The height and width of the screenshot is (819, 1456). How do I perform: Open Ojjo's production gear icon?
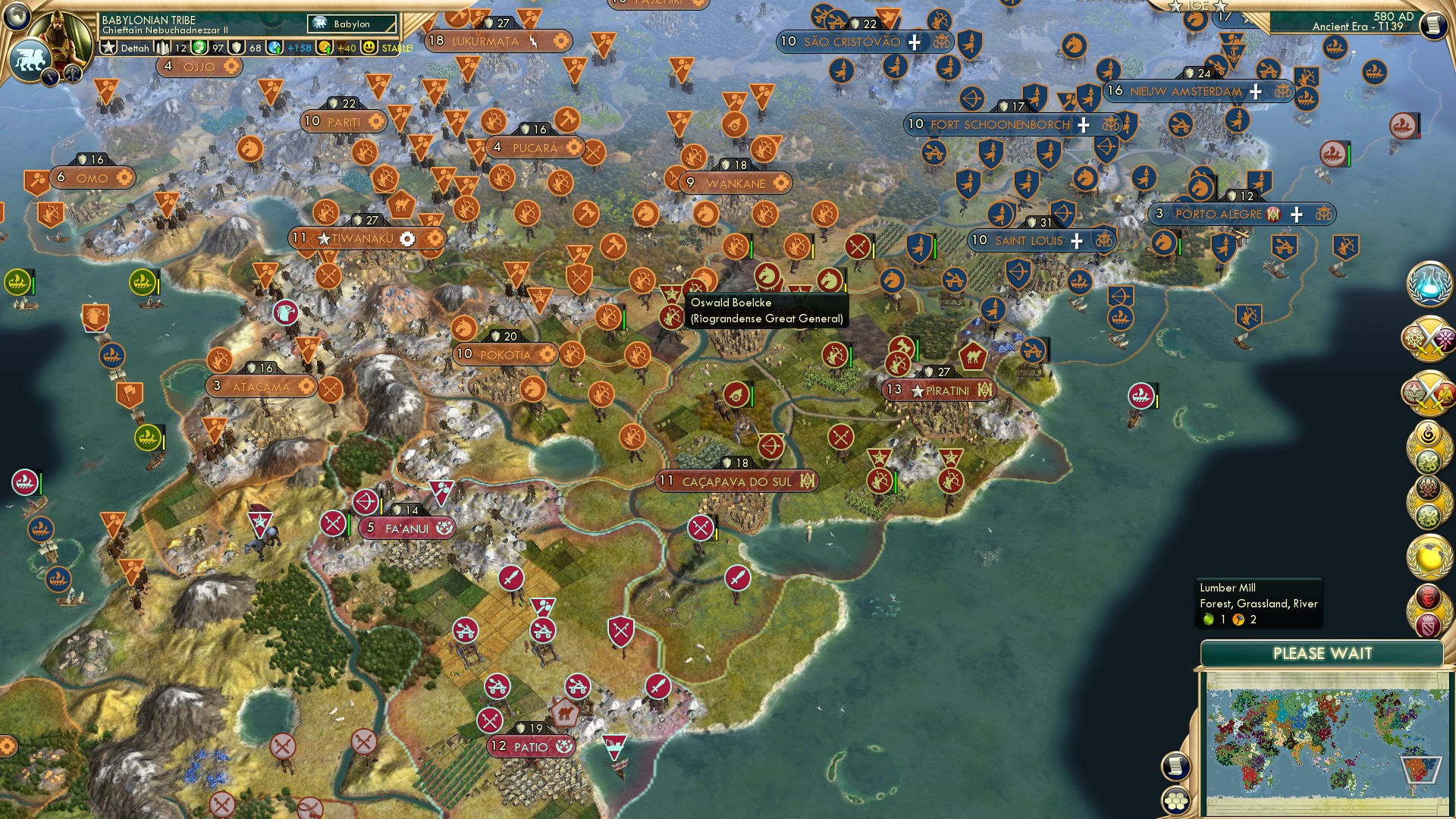[x=230, y=67]
